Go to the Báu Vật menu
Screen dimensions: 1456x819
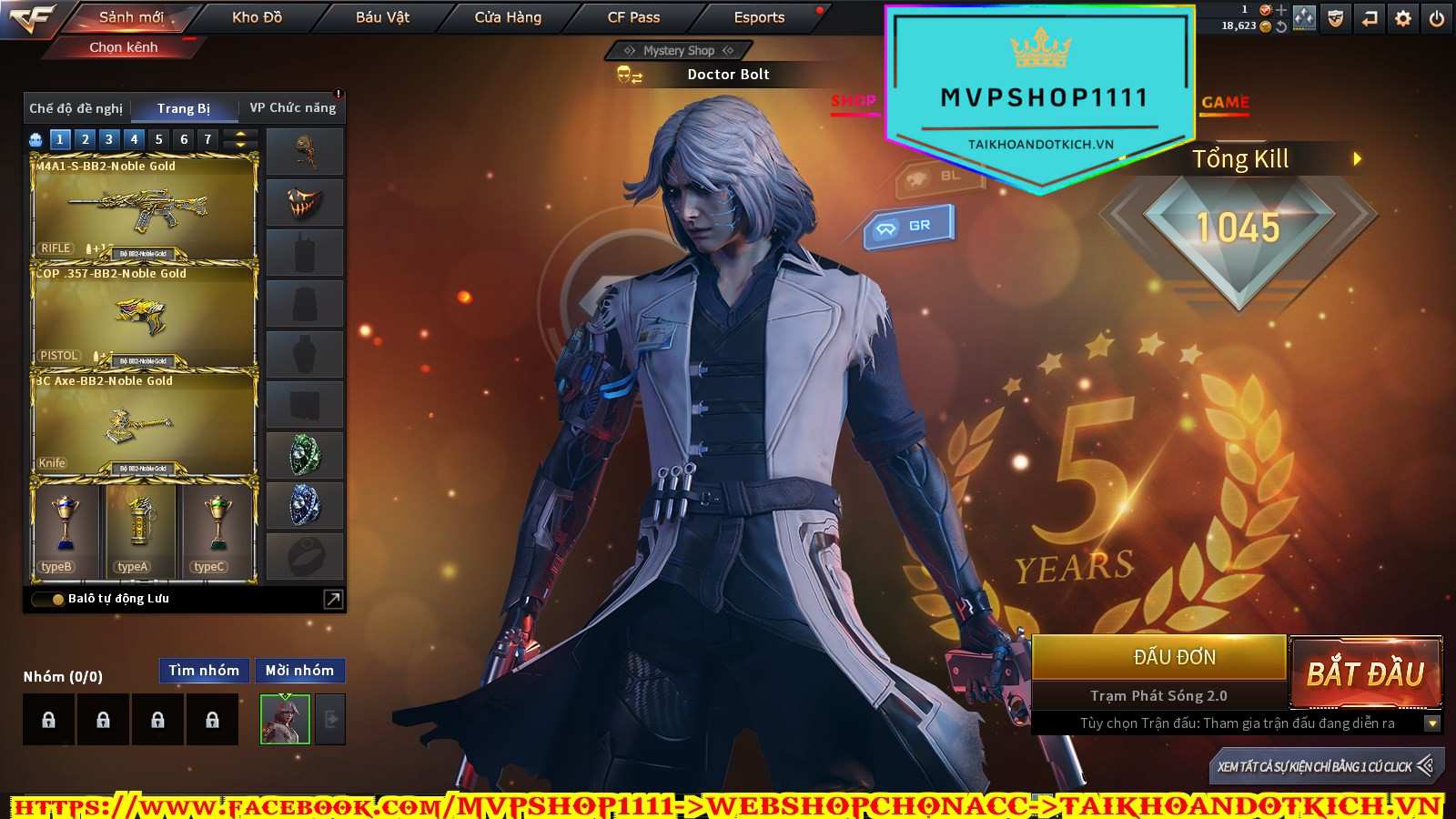[382, 17]
